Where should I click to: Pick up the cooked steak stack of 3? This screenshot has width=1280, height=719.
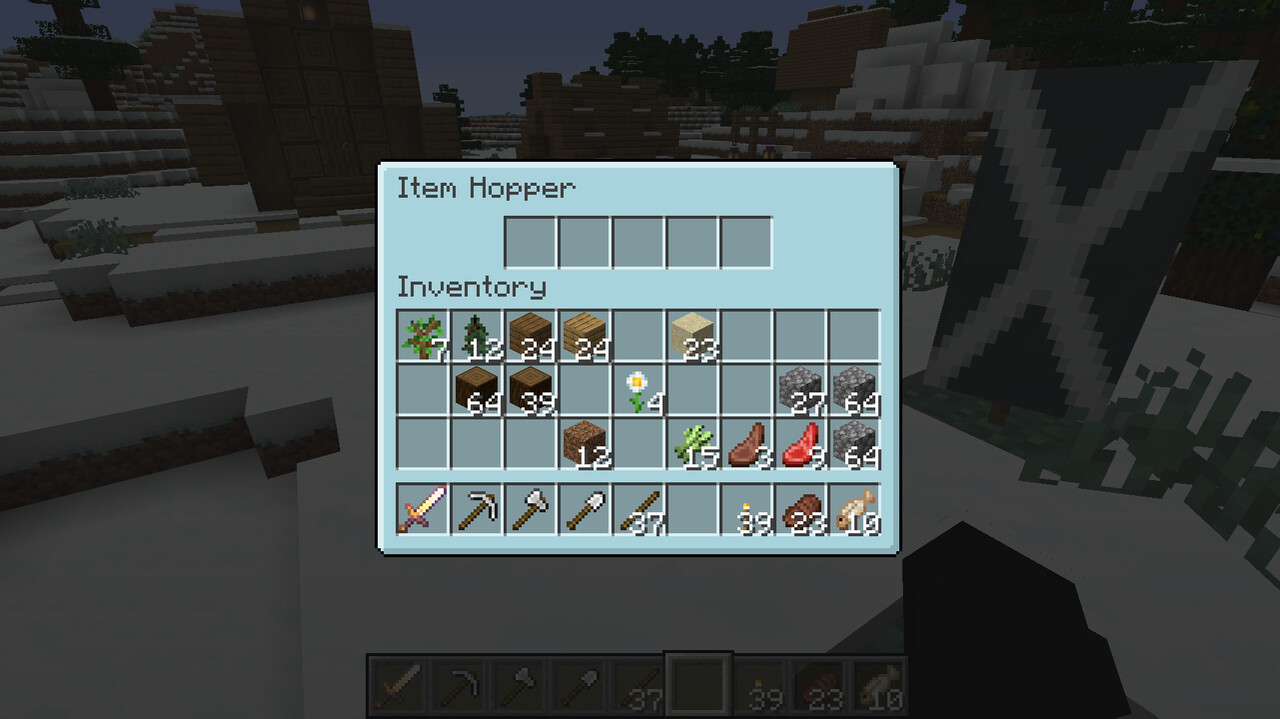(746, 444)
